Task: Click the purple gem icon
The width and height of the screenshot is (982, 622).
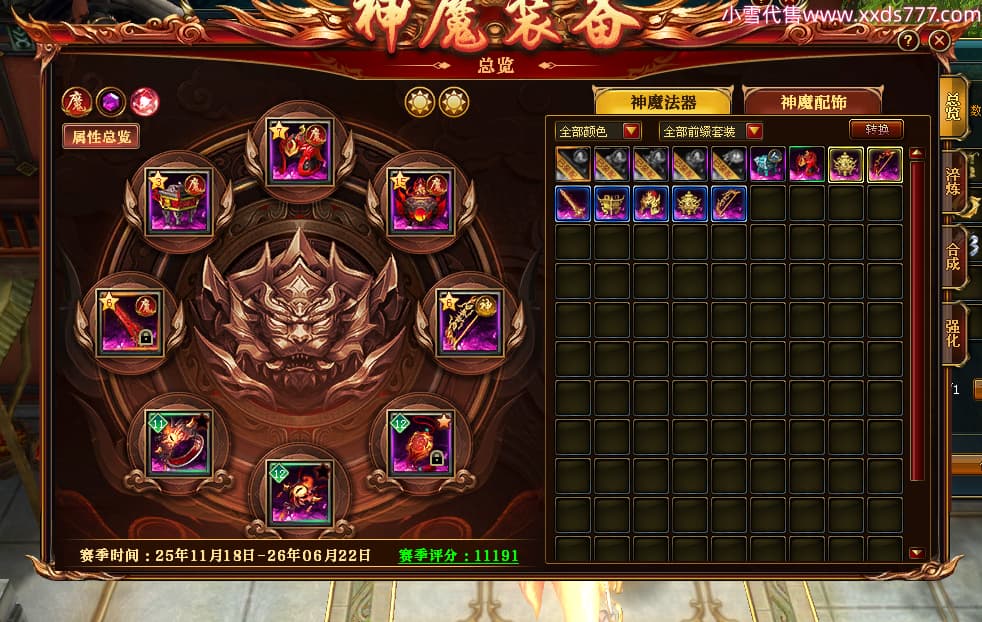Action: tap(110, 101)
